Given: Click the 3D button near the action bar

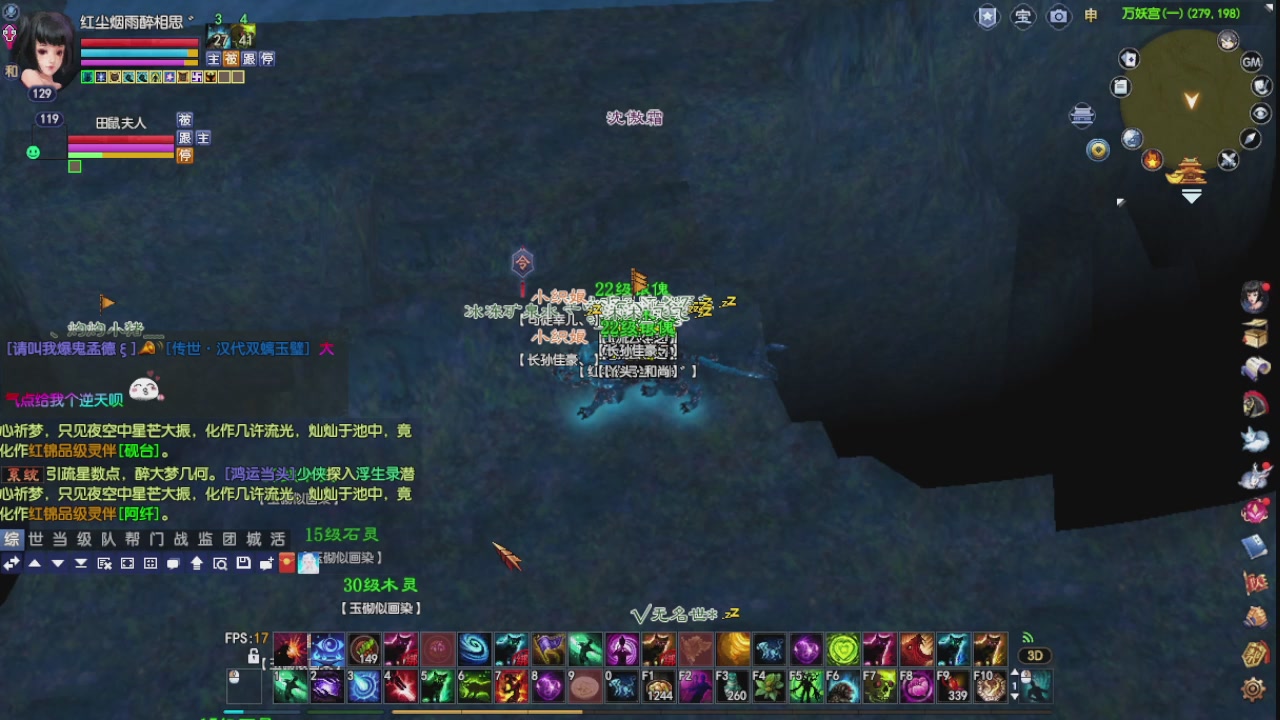Looking at the screenshot, I should (x=1035, y=655).
